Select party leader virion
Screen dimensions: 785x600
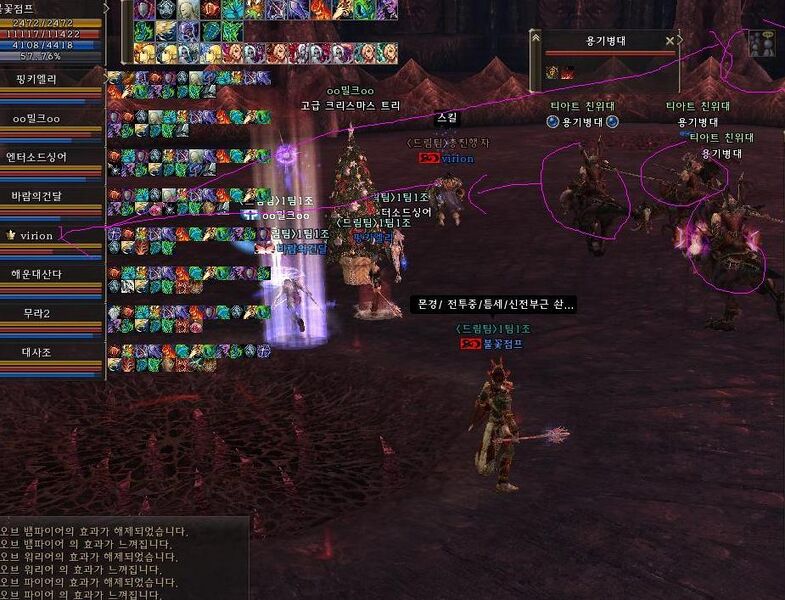tap(36, 235)
